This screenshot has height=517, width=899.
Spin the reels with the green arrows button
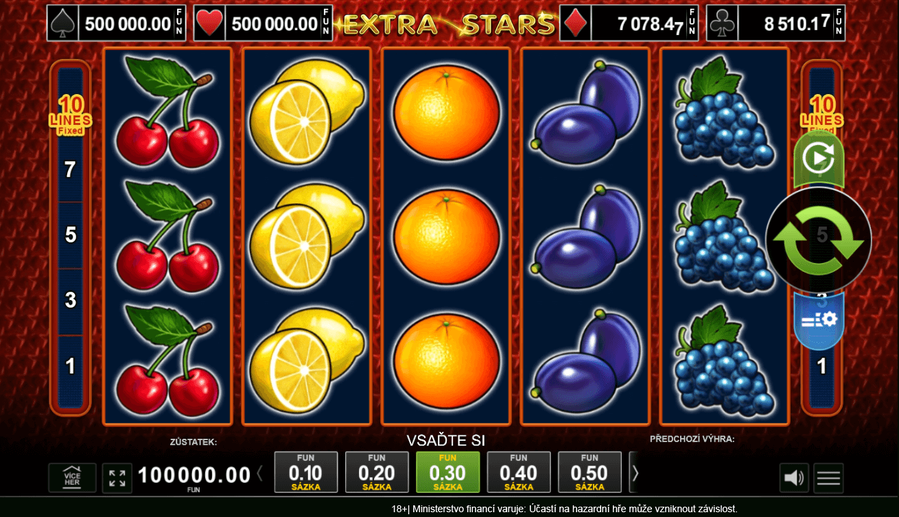click(818, 240)
